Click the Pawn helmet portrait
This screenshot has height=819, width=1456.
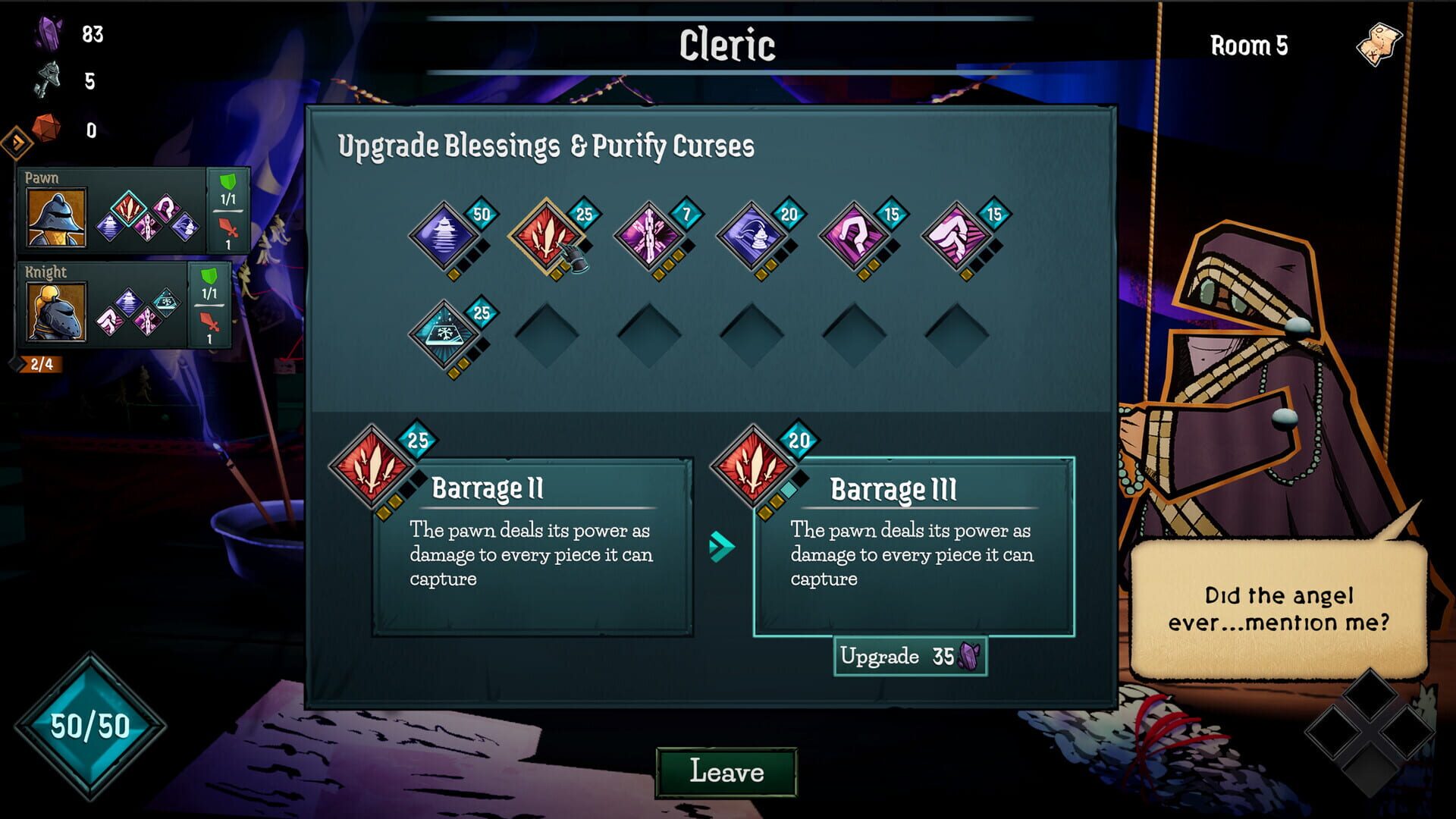(56, 218)
